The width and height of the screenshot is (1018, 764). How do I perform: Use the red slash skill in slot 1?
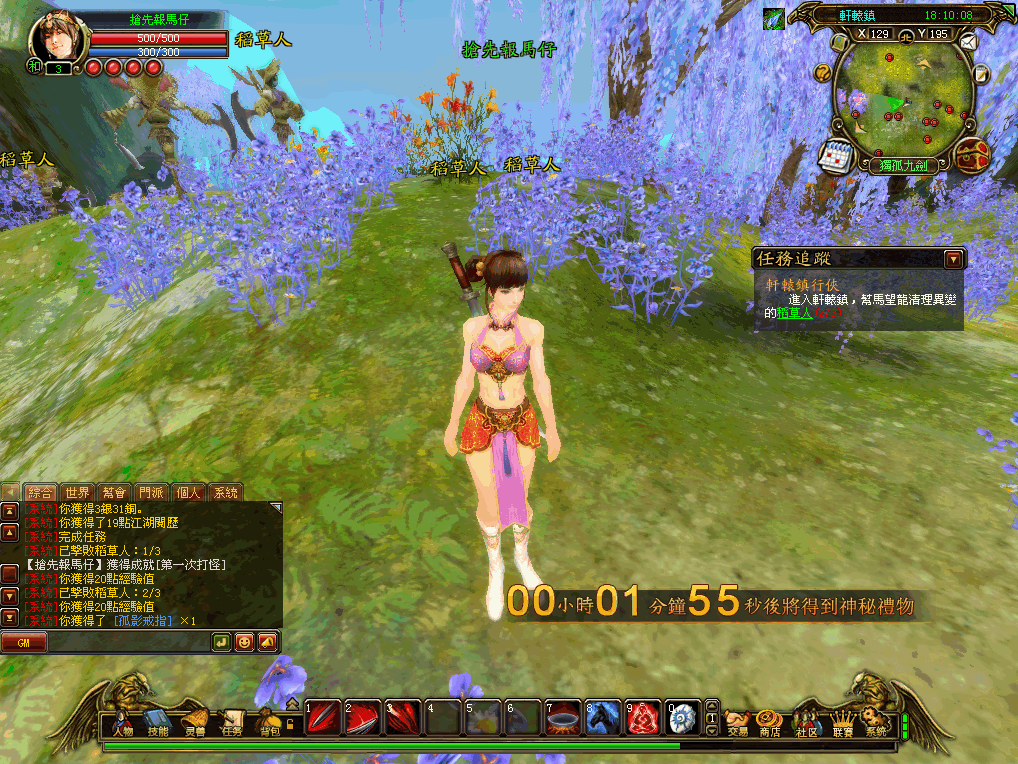coord(322,717)
